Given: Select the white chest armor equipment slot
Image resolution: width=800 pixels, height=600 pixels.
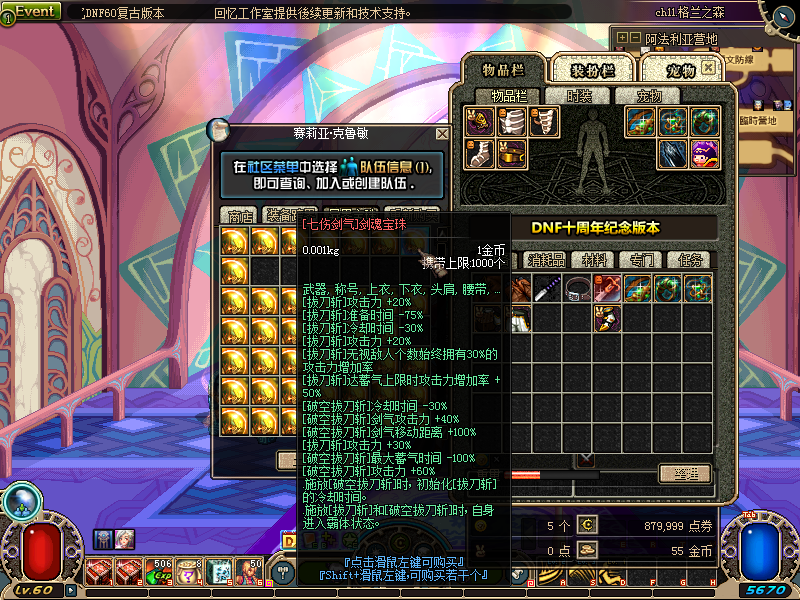Looking at the screenshot, I should pyautogui.click(x=512, y=122).
